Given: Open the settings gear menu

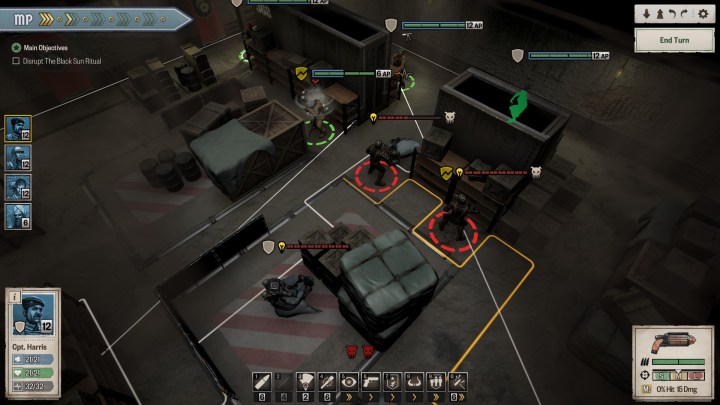Looking at the screenshot, I should [704, 12].
